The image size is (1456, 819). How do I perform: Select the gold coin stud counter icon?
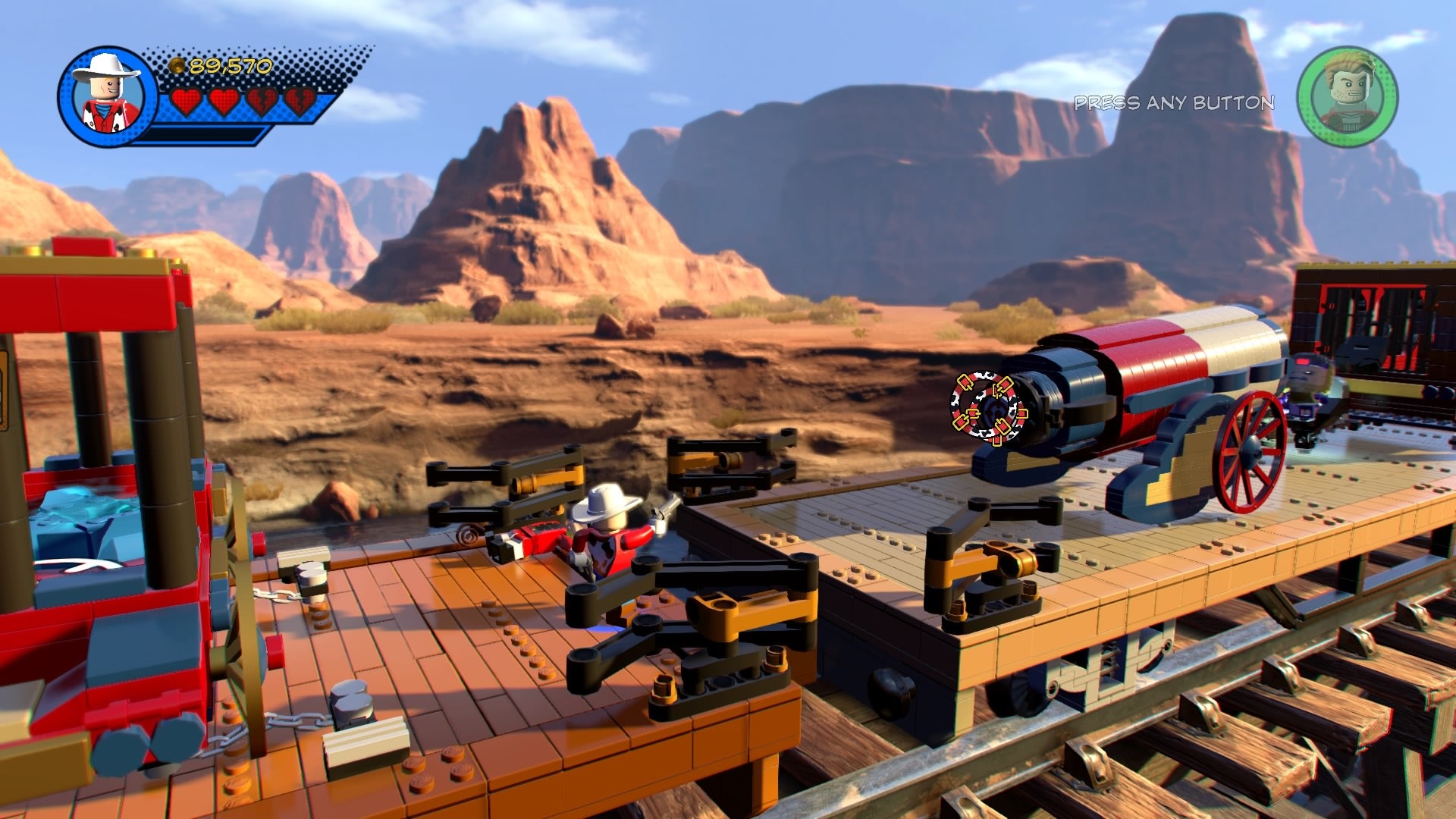176,64
